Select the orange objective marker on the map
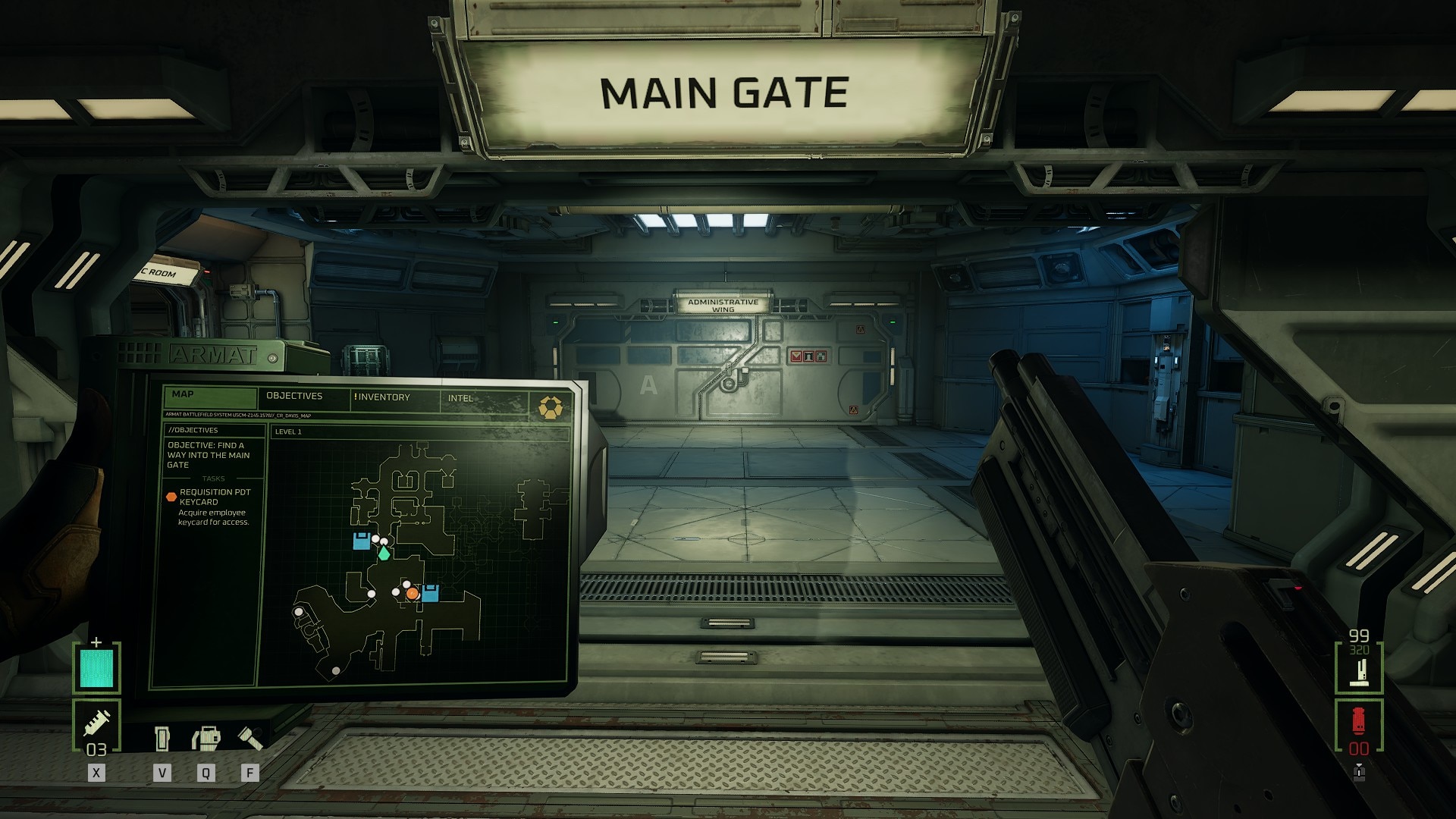Image resolution: width=1456 pixels, height=819 pixels. 412,594
